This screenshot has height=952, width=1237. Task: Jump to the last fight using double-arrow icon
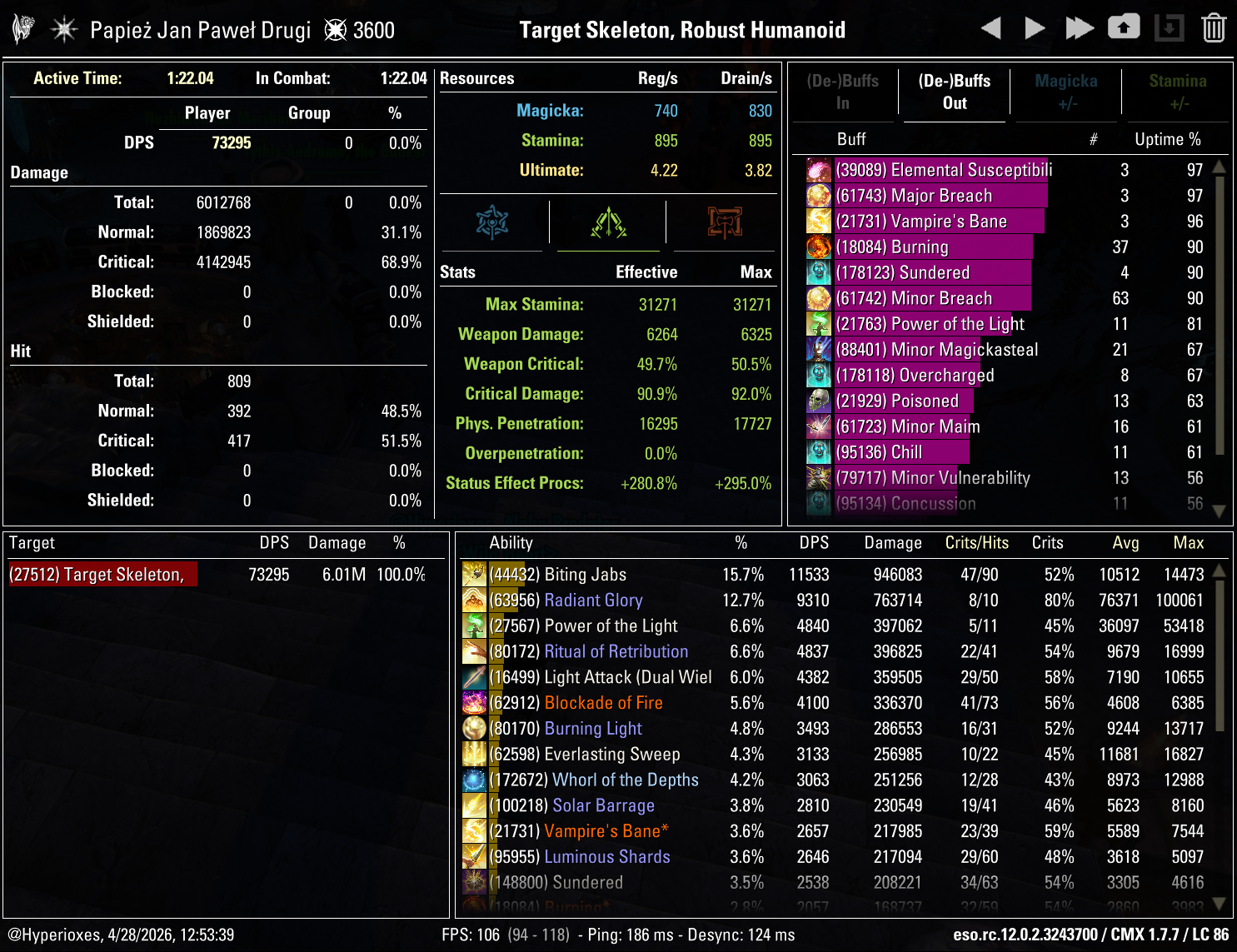[x=1080, y=27]
